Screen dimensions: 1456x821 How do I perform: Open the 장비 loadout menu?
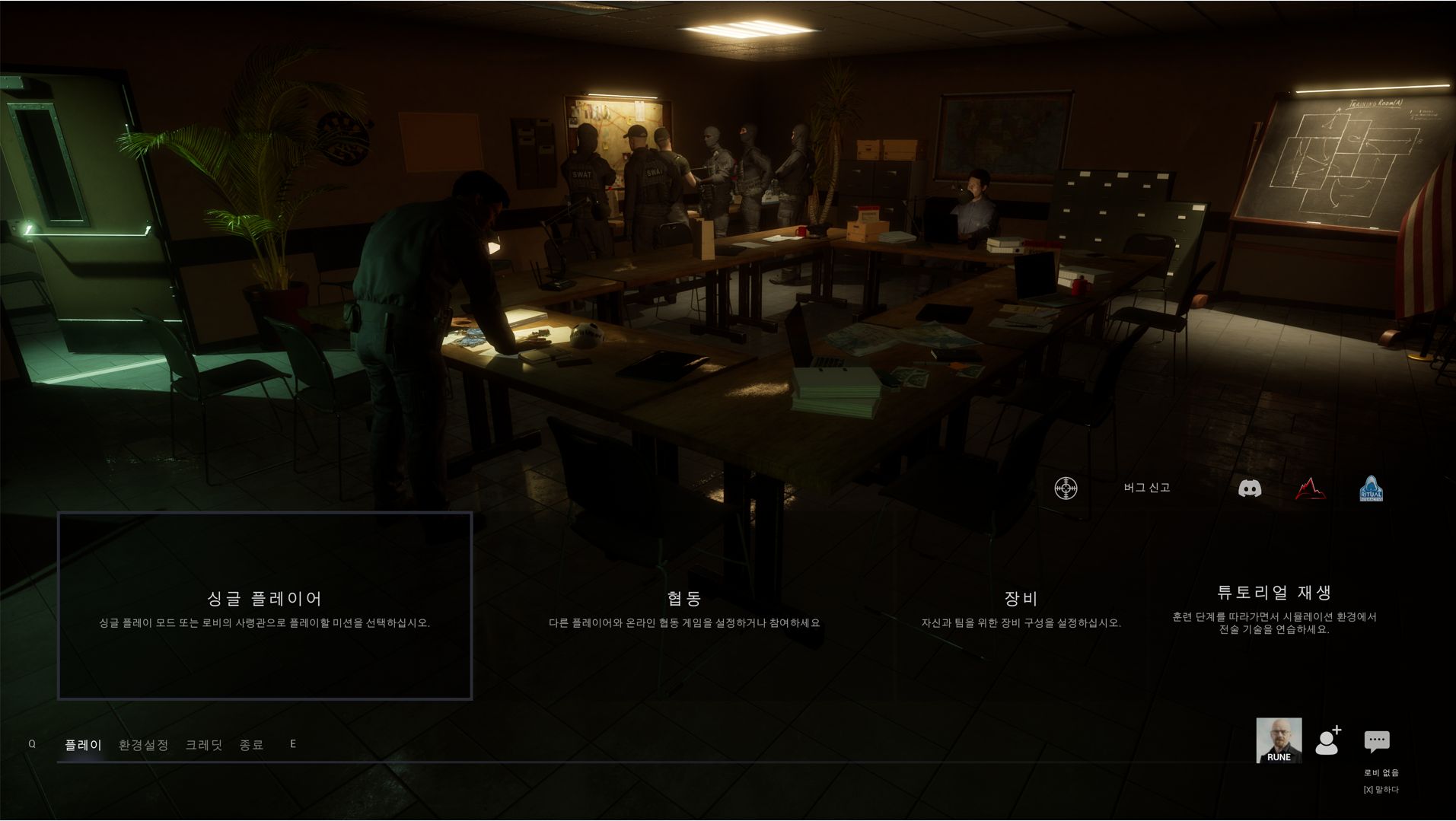coord(1021,608)
